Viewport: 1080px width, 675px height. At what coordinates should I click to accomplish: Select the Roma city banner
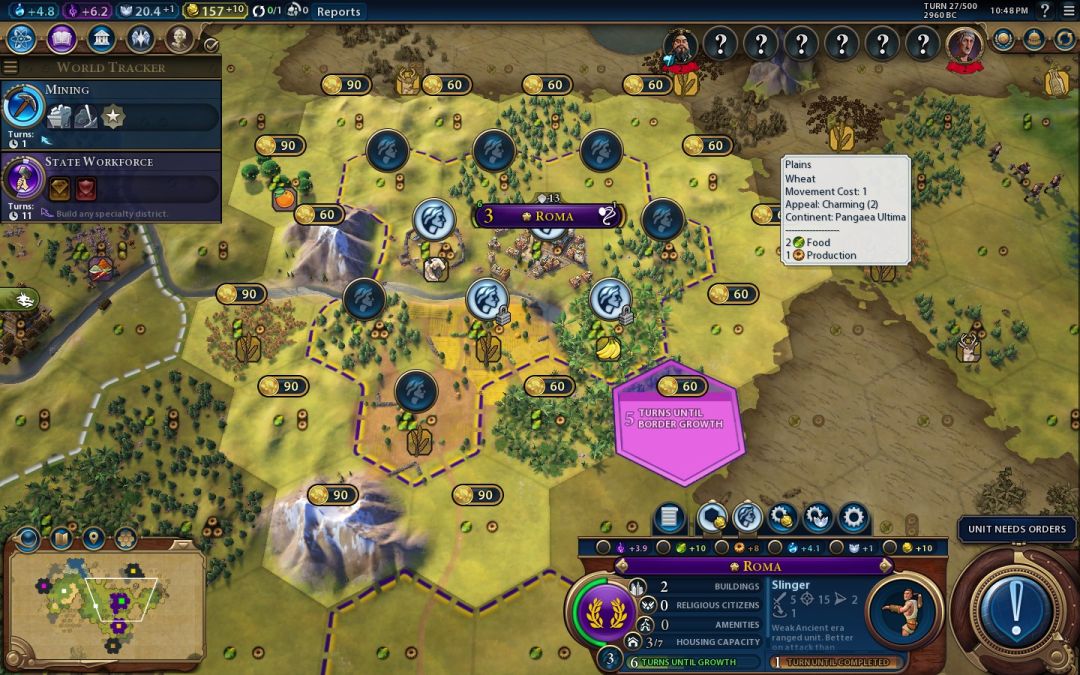tap(548, 216)
